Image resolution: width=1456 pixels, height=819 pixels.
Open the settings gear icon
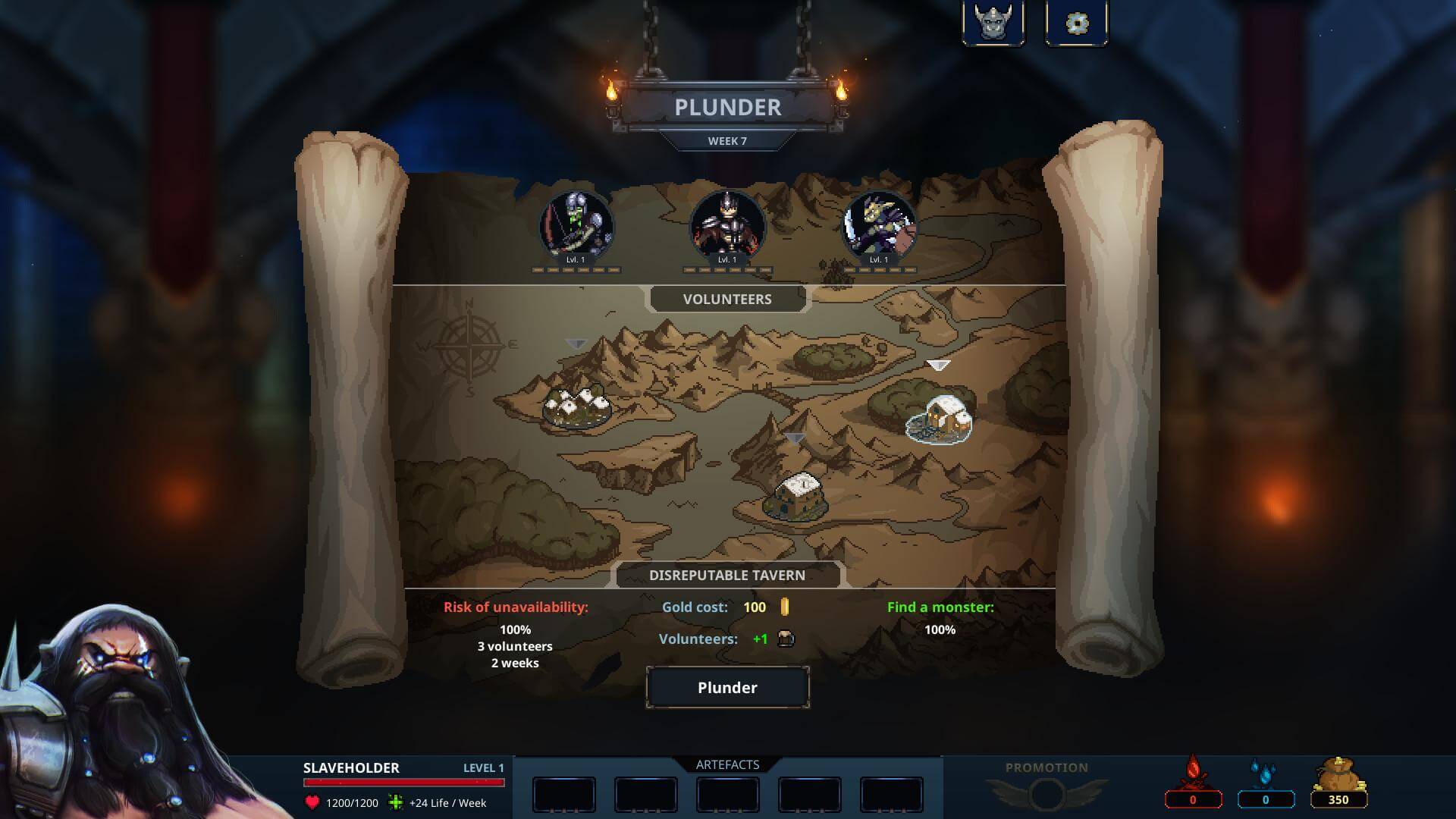(1076, 24)
